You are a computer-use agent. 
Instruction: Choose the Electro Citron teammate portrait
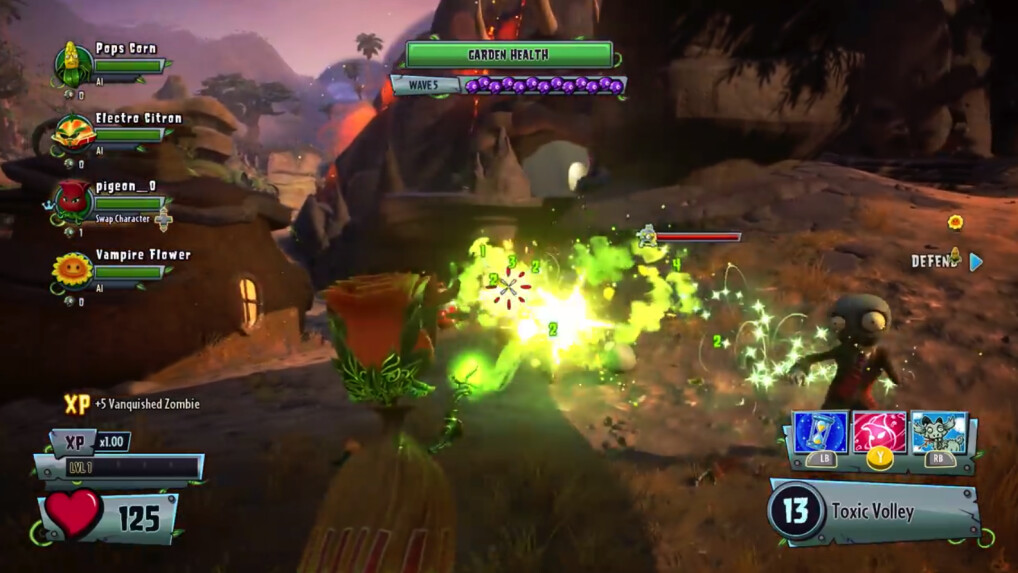click(x=73, y=133)
